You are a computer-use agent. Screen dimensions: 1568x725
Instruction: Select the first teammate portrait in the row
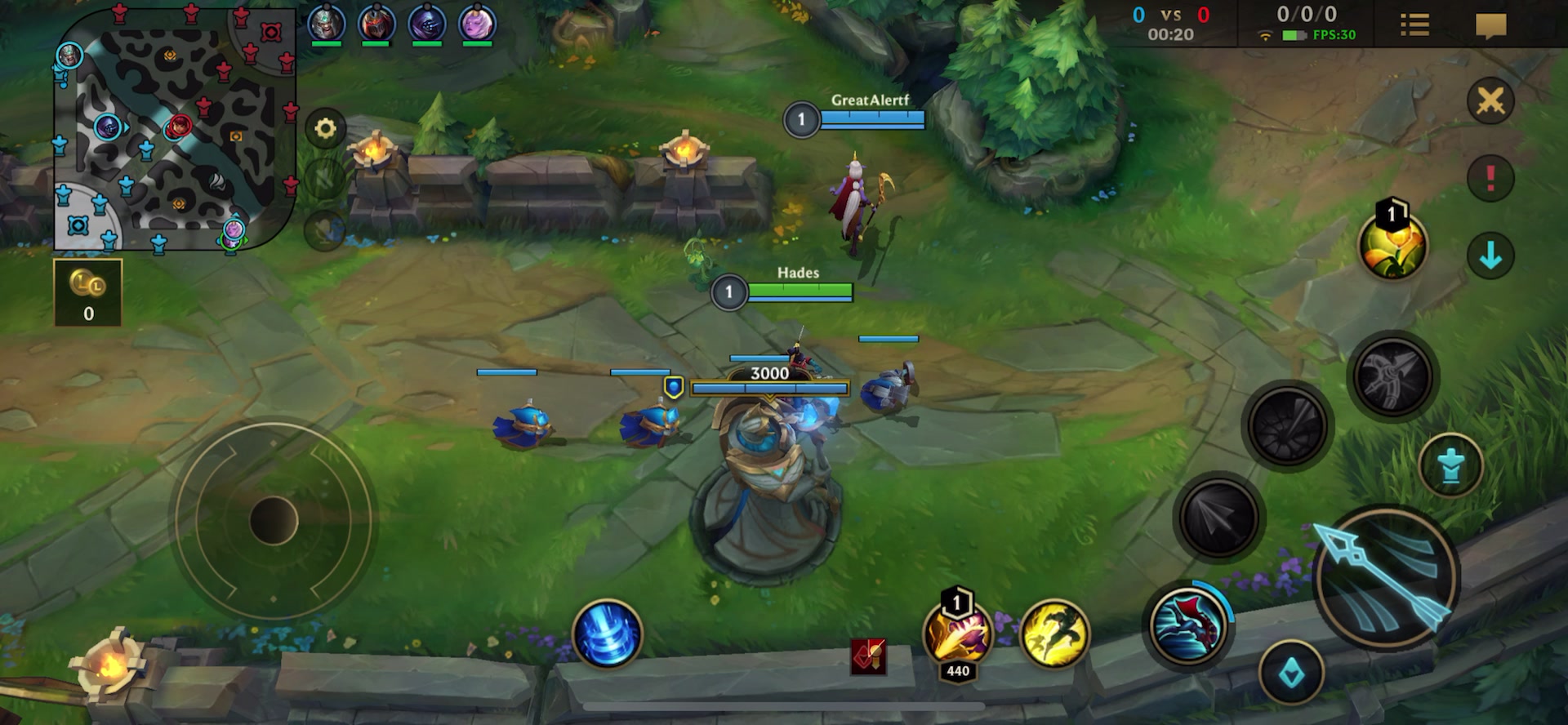coord(326,22)
